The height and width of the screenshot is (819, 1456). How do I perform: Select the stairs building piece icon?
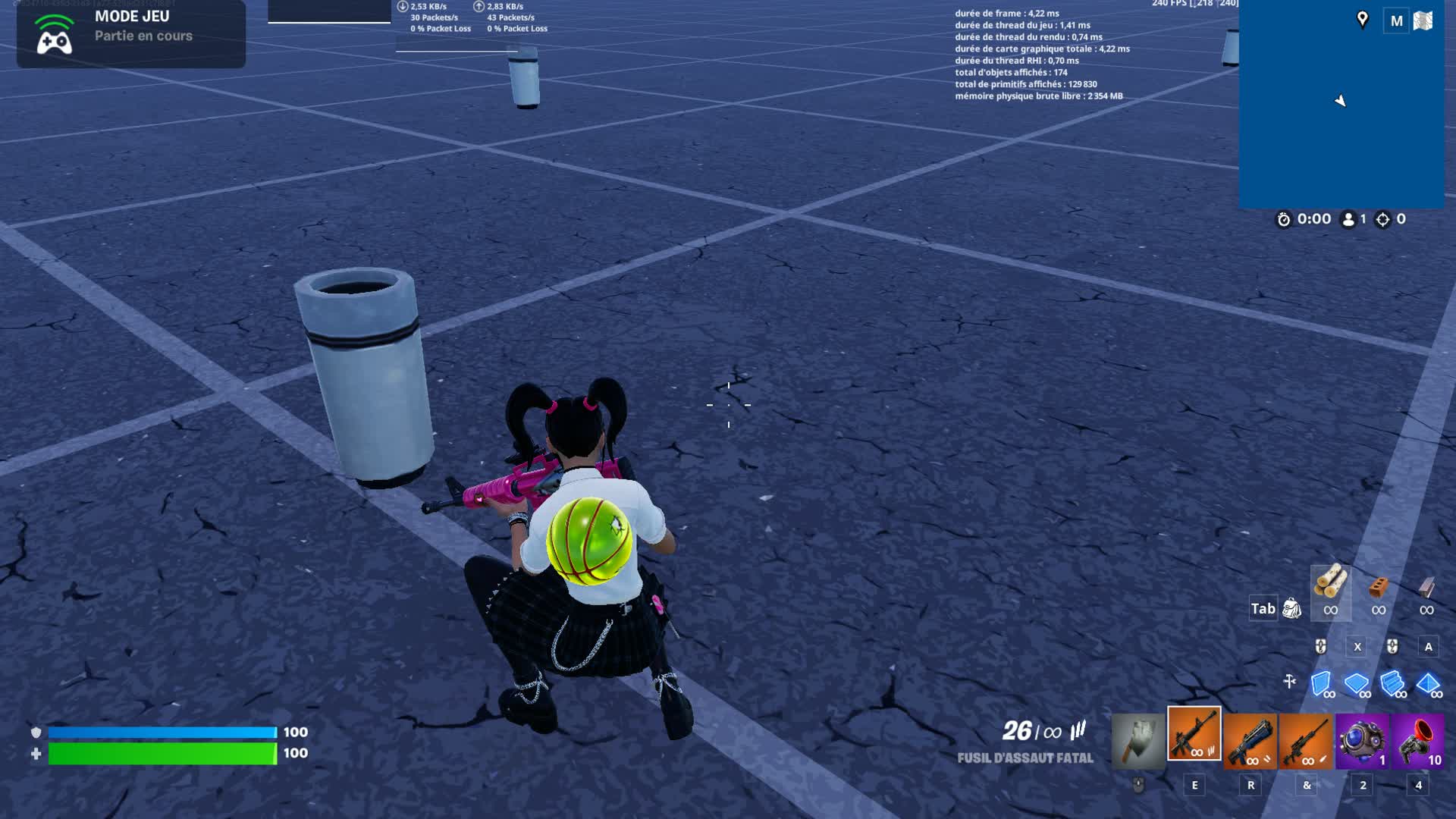1392,682
